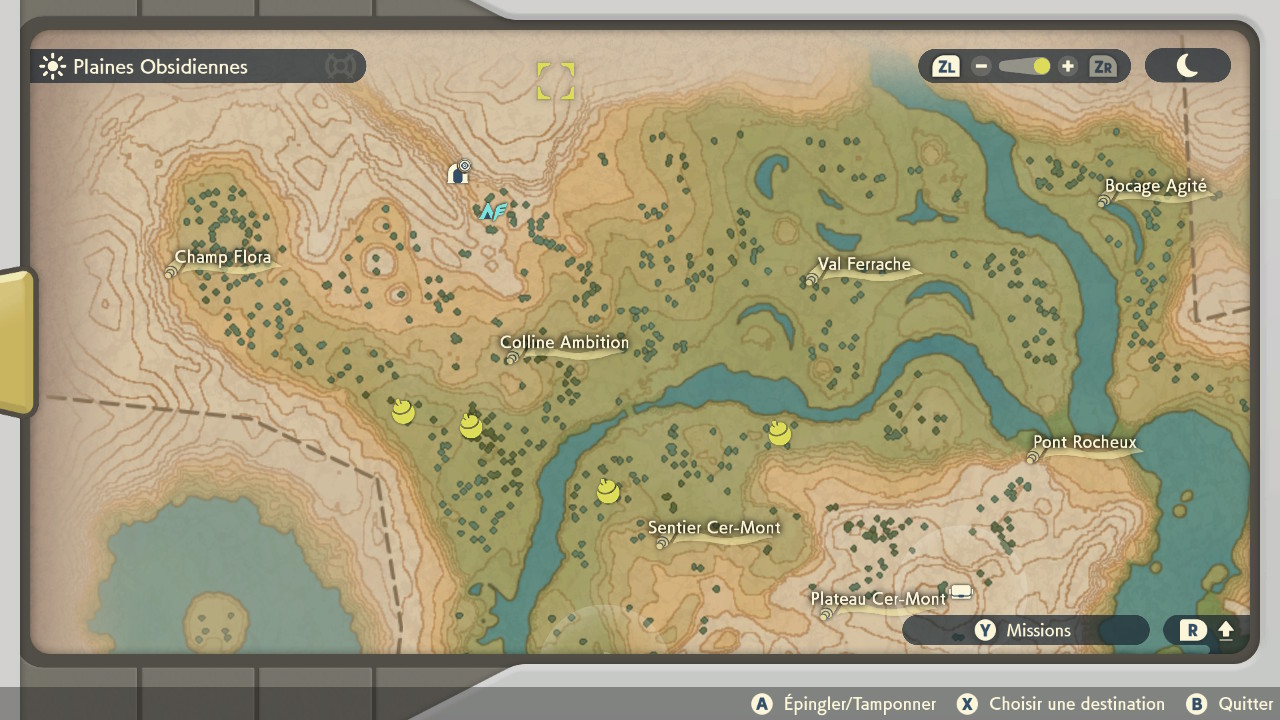Toggle day/night with the moon icon
The image size is (1280, 720).
(x=1187, y=65)
